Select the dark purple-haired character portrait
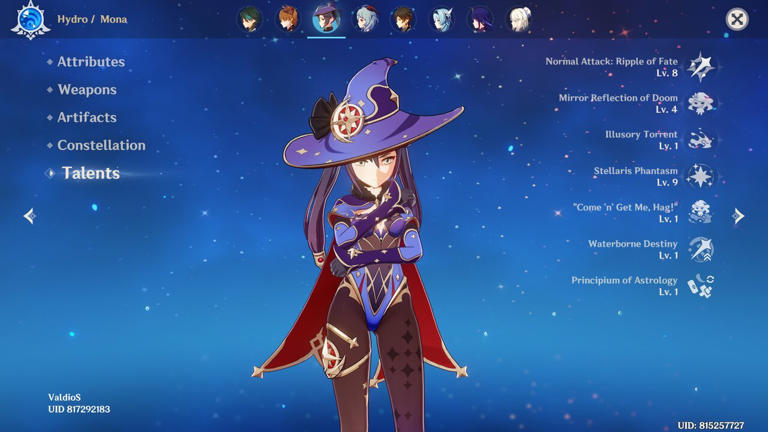 pyautogui.click(x=480, y=19)
